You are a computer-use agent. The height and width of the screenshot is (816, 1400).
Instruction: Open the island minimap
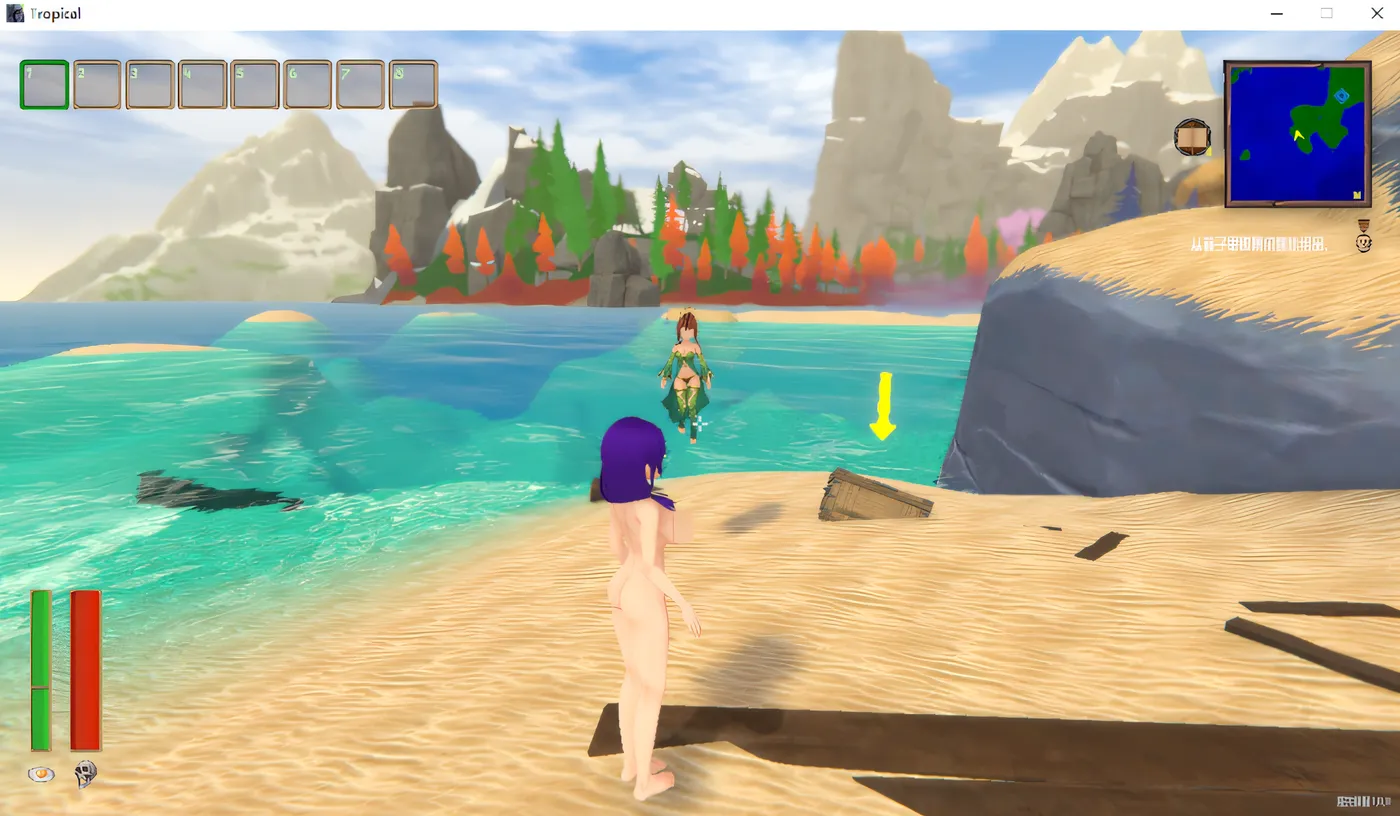point(1297,134)
